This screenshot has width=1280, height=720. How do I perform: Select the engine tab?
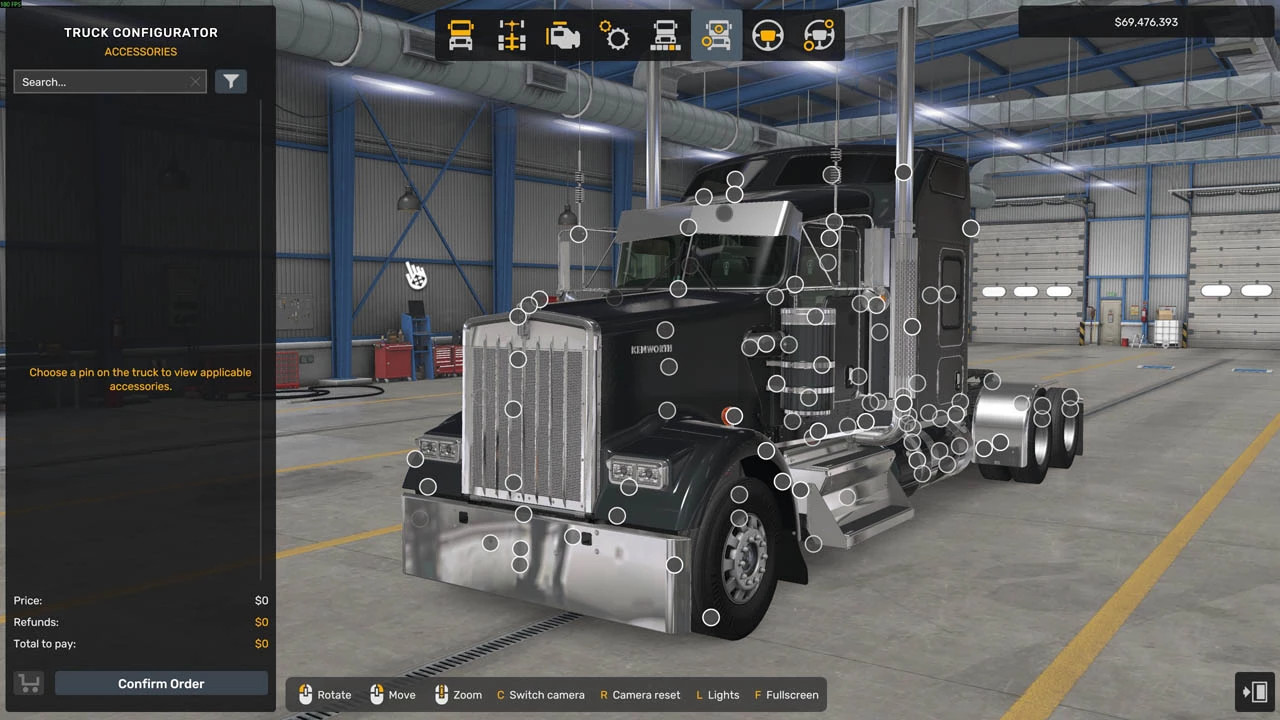click(x=563, y=36)
